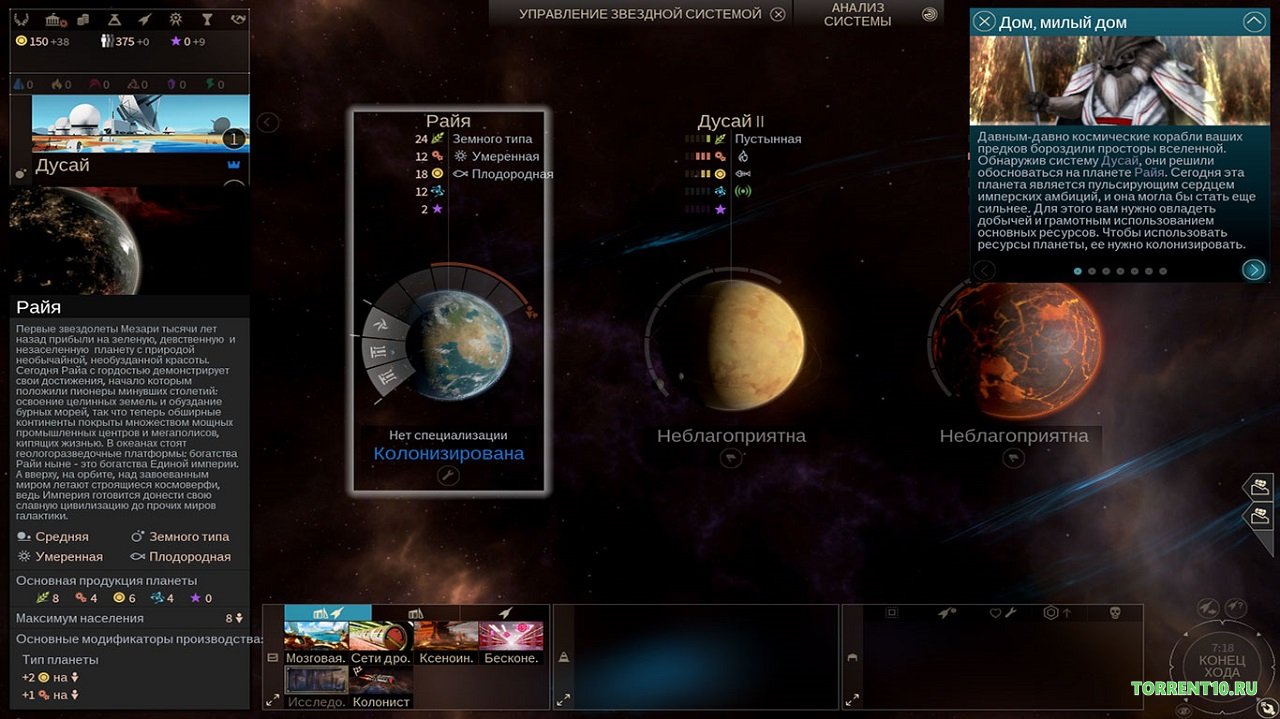Image resolution: width=1280 pixels, height=719 pixels.
Task: Build the "Колонист" colony ship
Action: (x=381, y=685)
